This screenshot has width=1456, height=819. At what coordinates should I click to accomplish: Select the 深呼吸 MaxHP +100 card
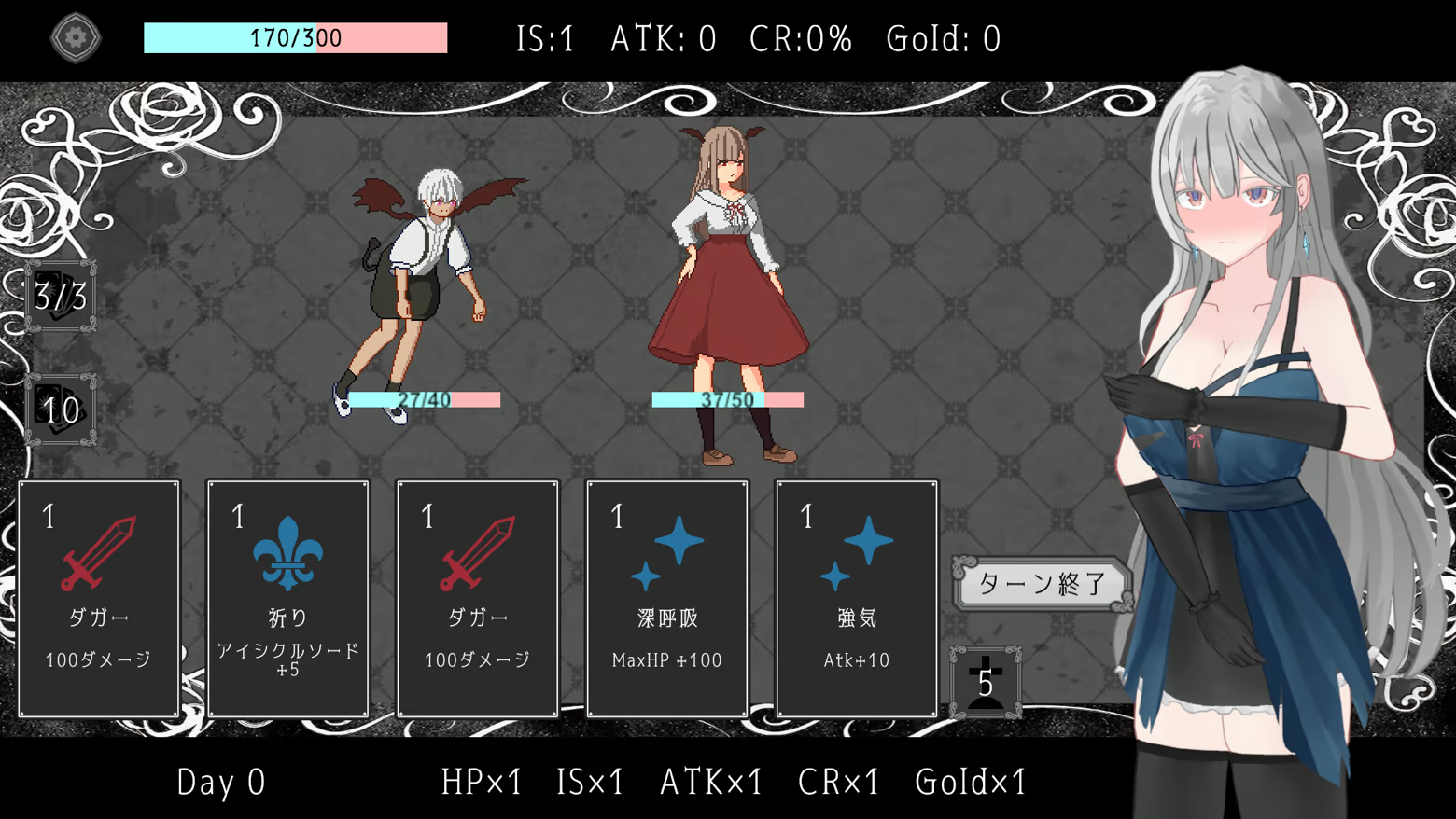[666, 598]
